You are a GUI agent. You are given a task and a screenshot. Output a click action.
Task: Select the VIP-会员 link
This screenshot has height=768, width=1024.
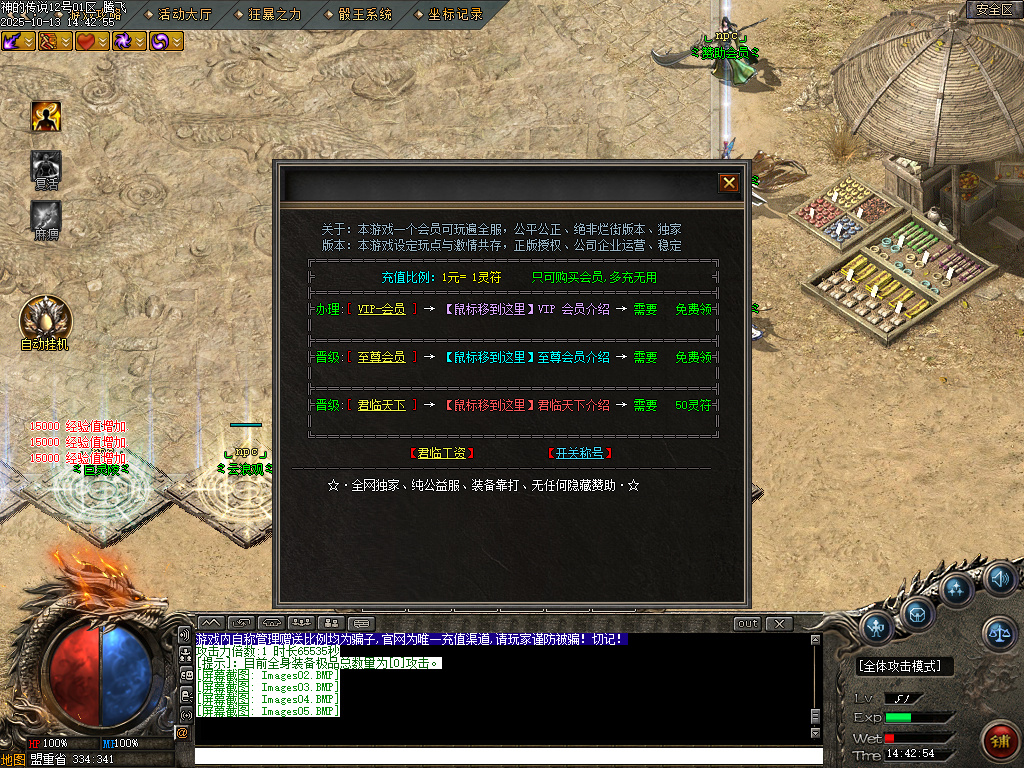(x=381, y=310)
